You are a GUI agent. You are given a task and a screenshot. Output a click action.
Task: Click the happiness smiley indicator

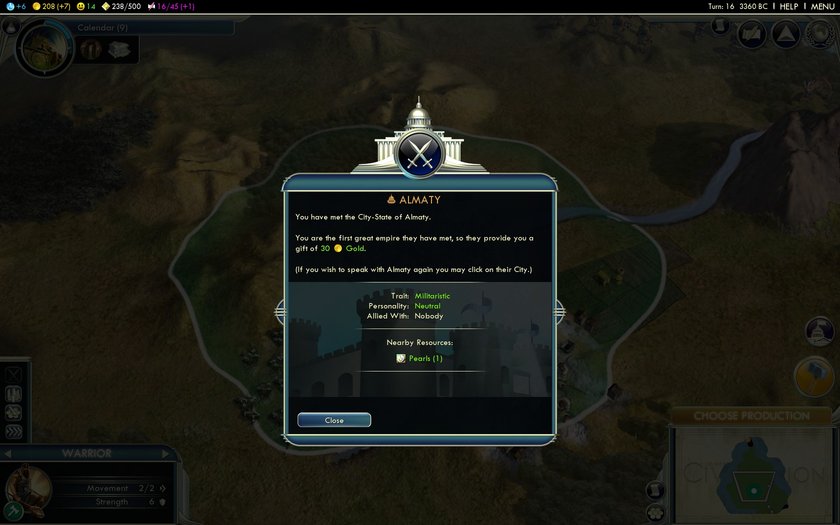[85, 6]
